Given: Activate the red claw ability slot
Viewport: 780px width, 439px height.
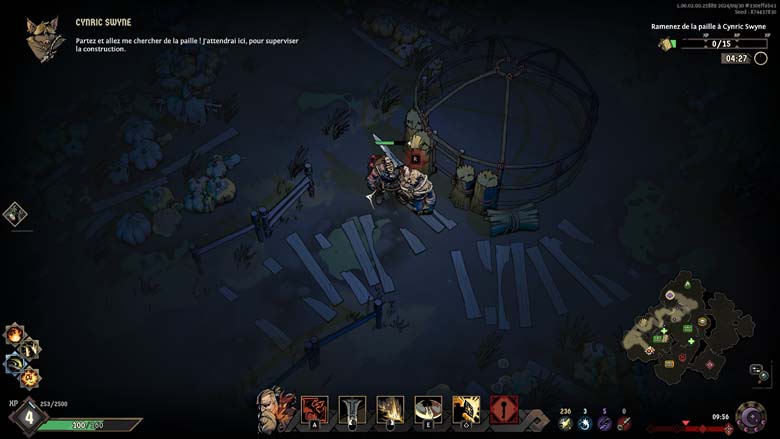Looking at the screenshot, I should coord(315,409).
